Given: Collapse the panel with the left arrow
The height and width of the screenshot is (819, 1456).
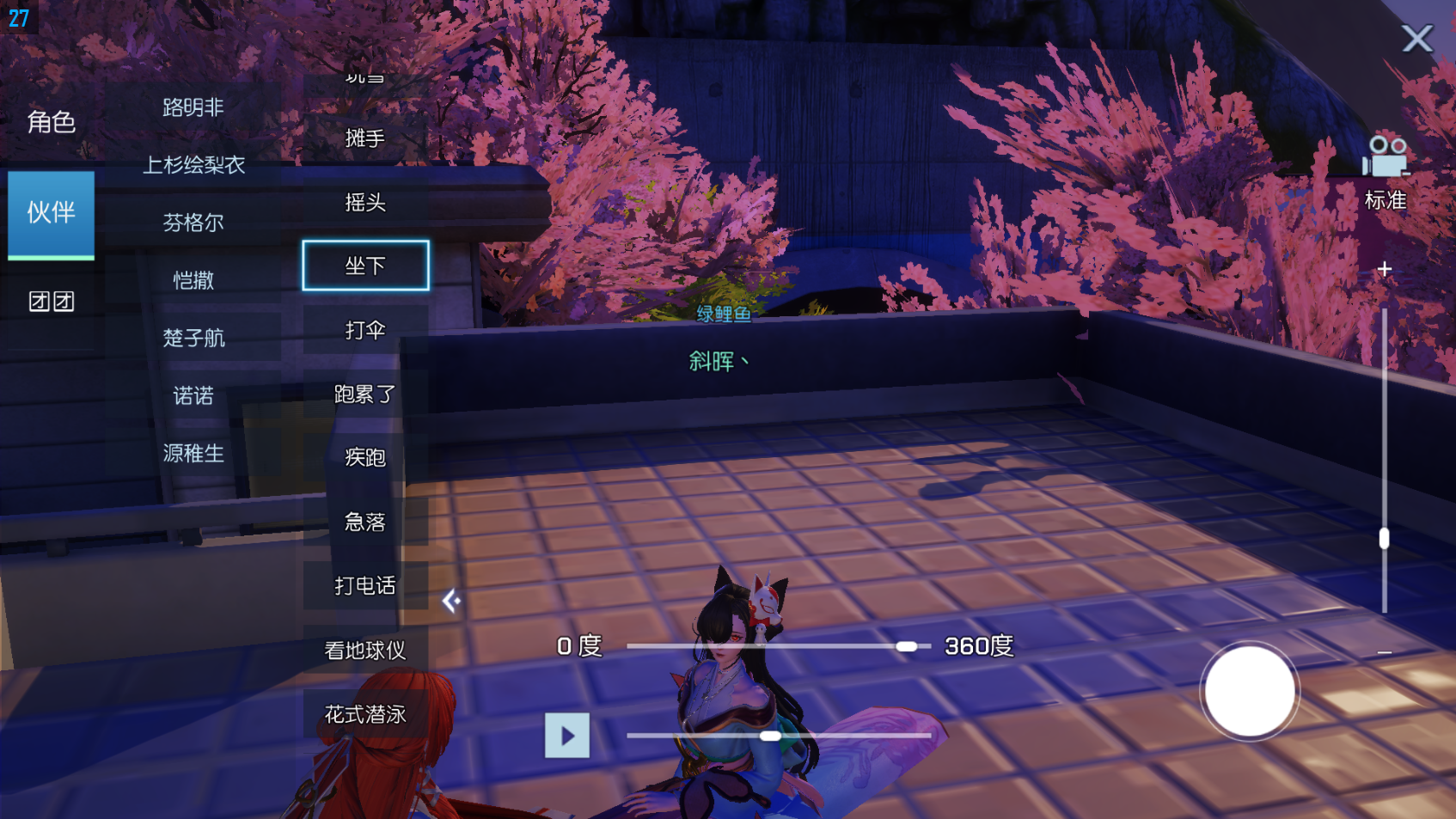Looking at the screenshot, I should click(x=451, y=601).
